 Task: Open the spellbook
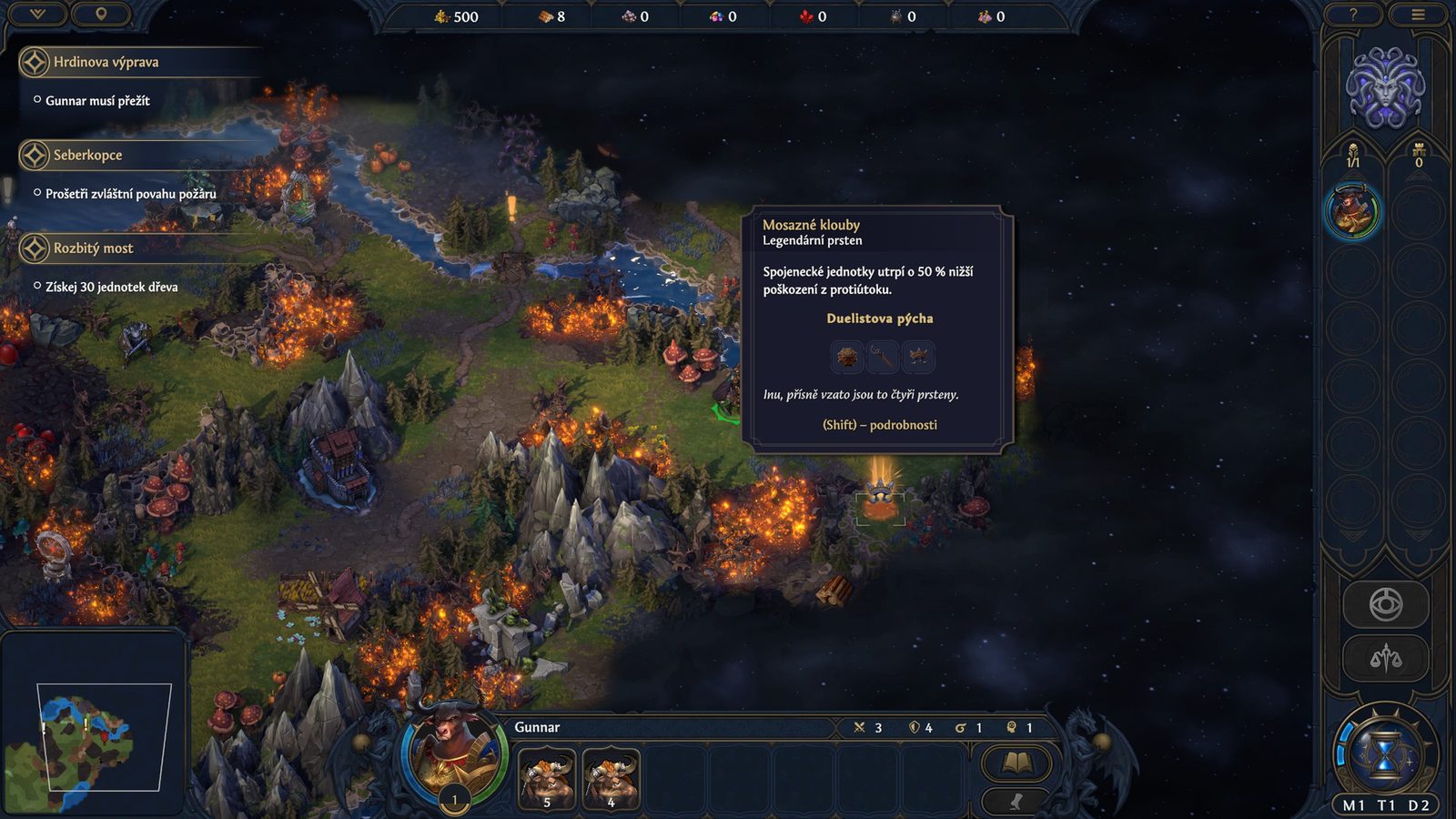pos(1016,763)
